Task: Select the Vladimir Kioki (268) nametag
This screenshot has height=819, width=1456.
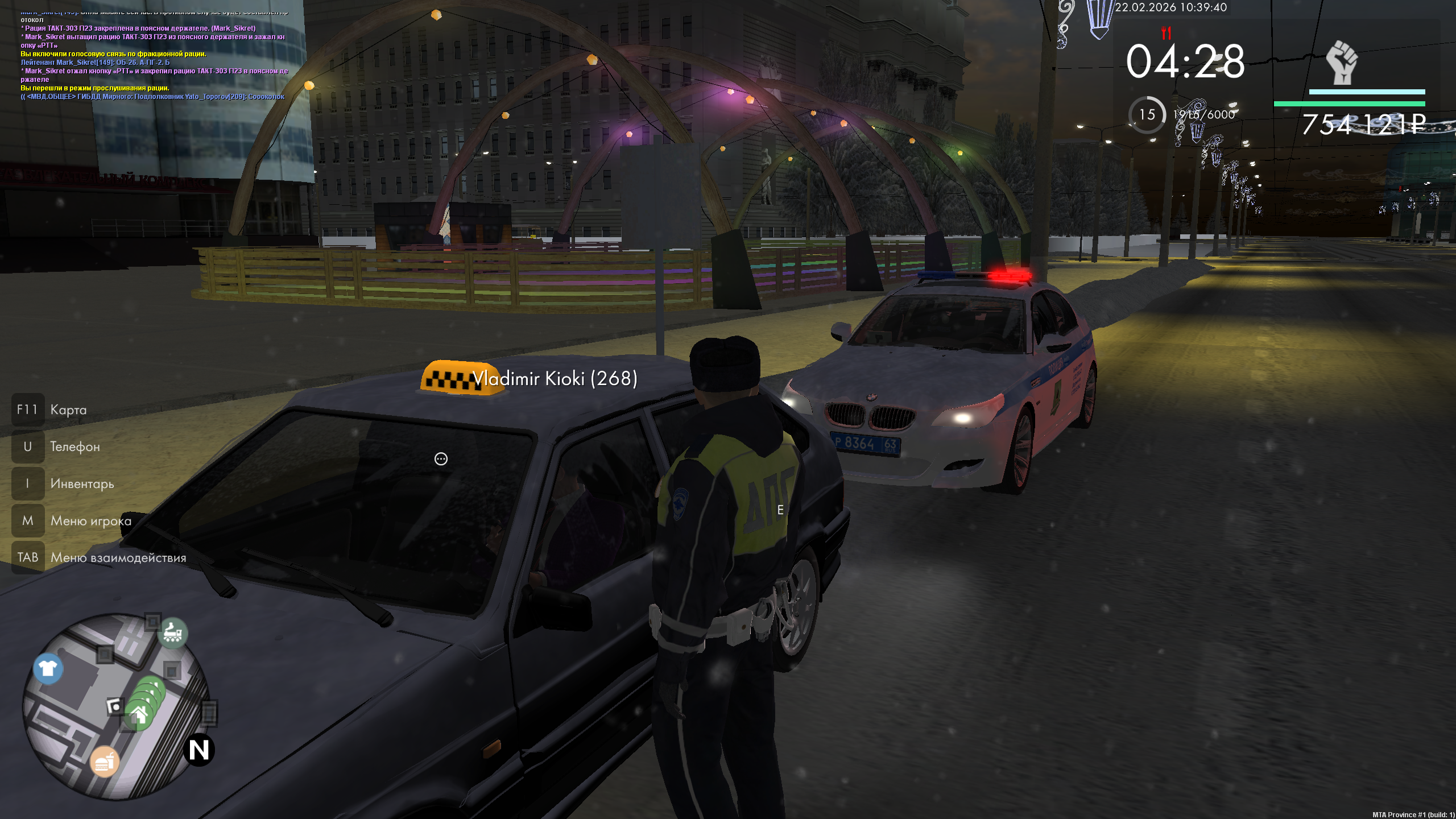Action: pyautogui.click(x=555, y=379)
